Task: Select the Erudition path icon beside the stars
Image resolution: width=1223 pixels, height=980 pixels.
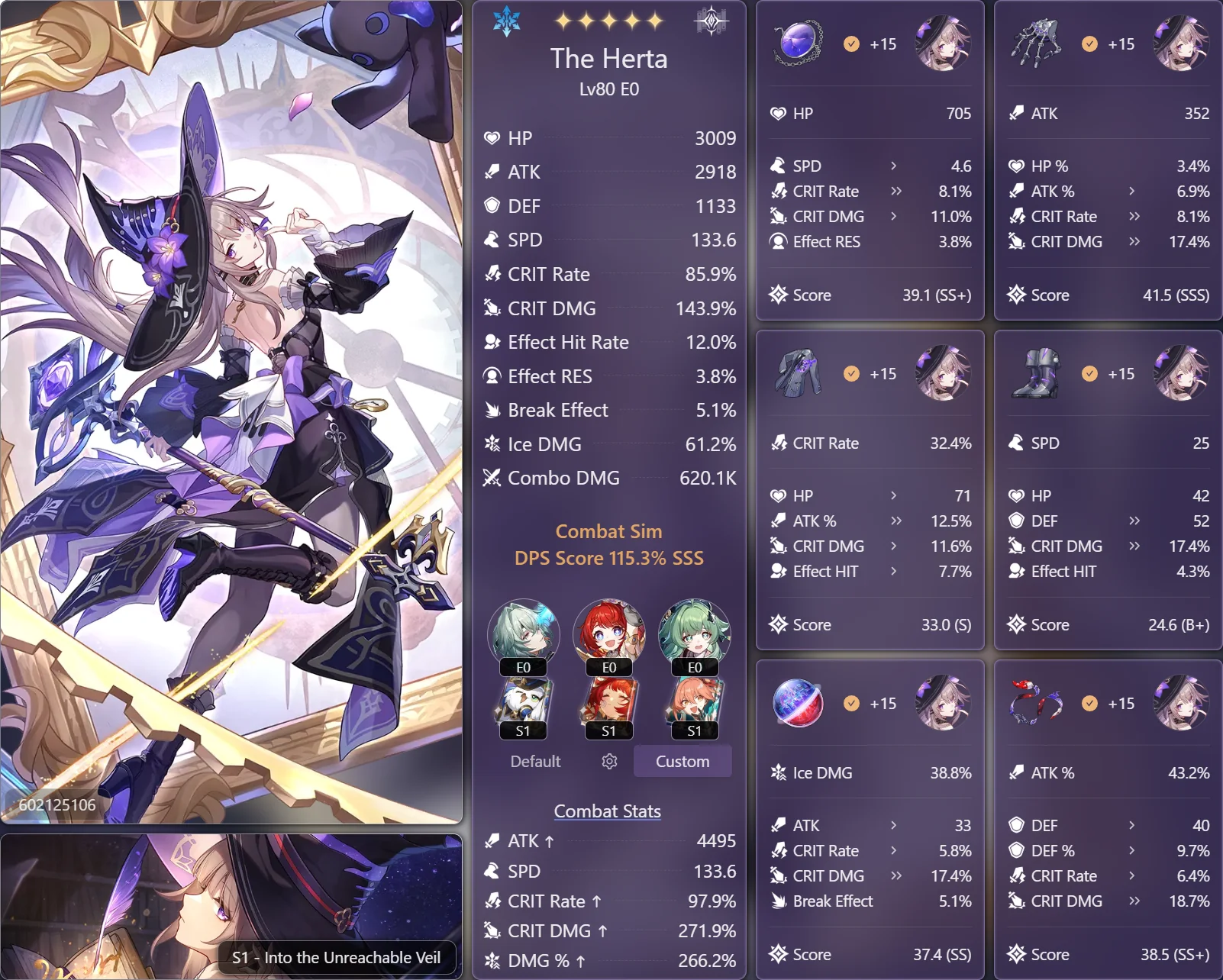Action: pyautogui.click(x=710, y=22)
